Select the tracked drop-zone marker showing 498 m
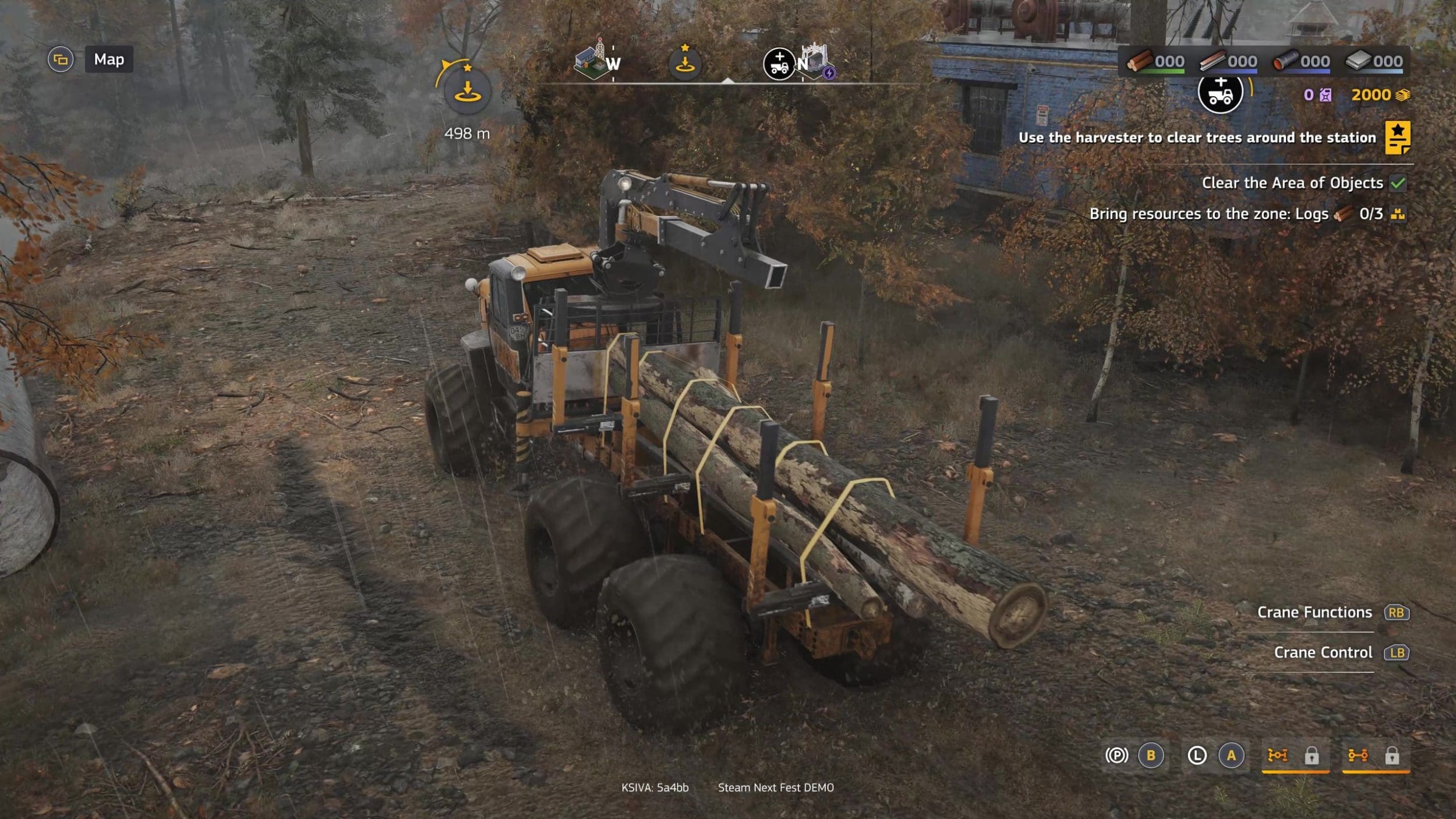Image resolution: width=1456 pixels, height=819 pixels. coord(467,91)
